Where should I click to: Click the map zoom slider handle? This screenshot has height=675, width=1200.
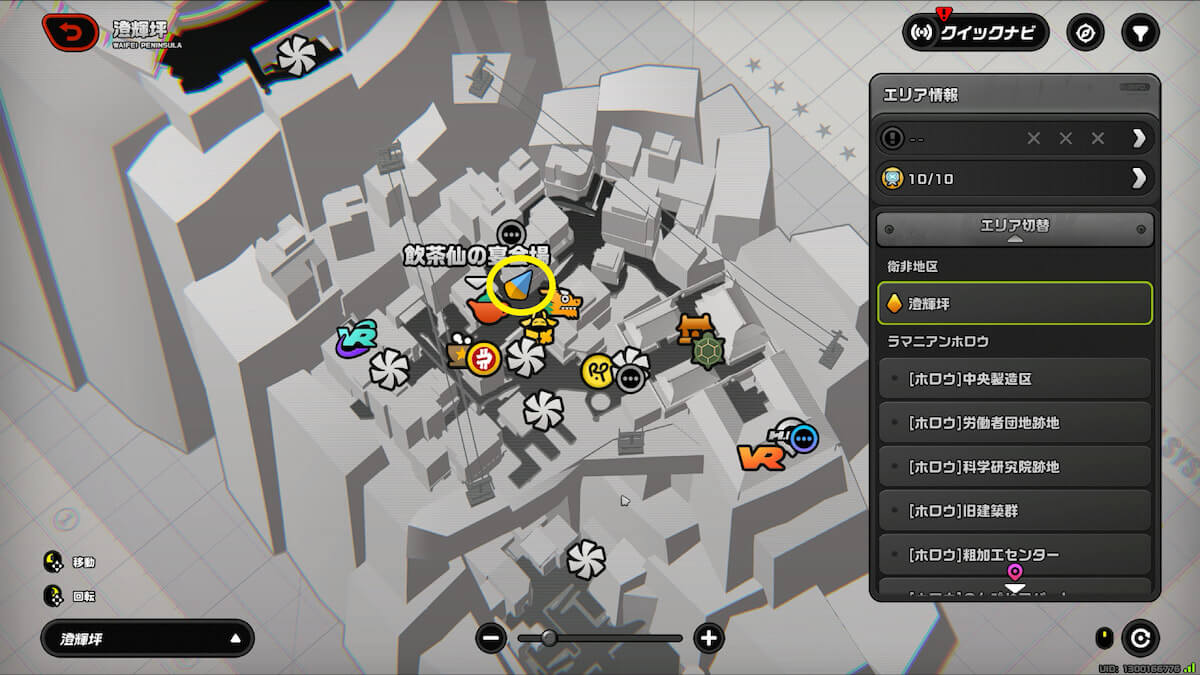[x=549, y=638]
